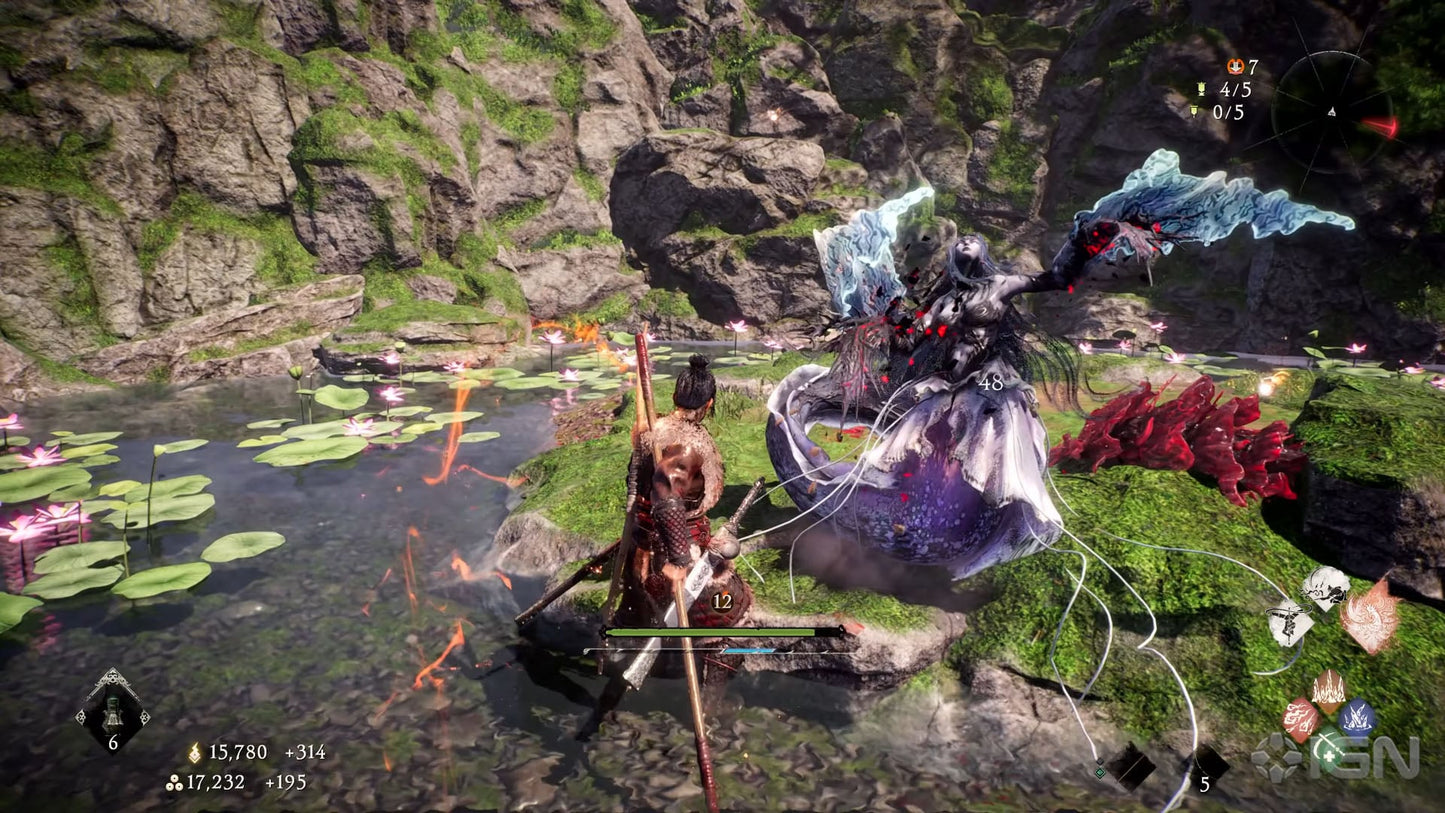Click the orange emblem beside the 7 counter
This screenshot has height=813, width=1445.
1236,67
